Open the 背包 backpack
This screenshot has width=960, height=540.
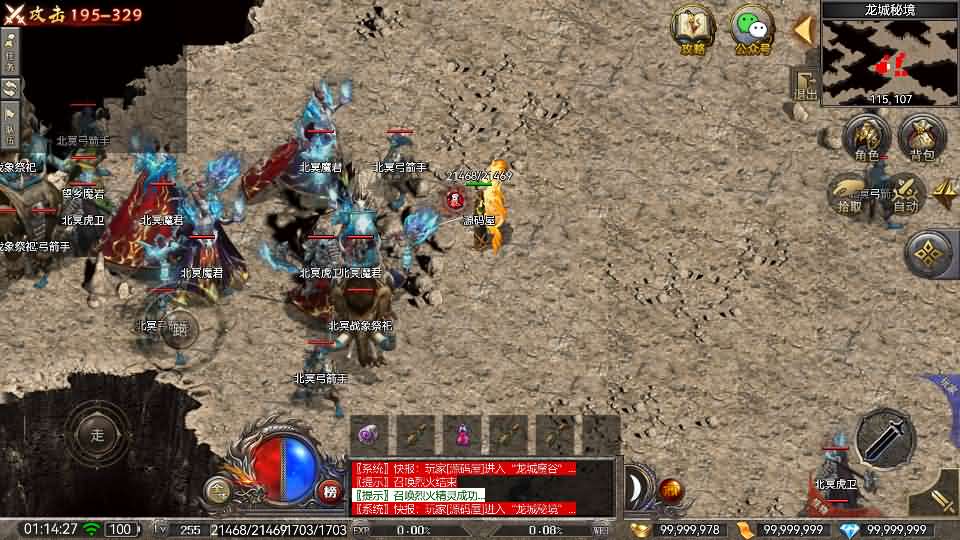click(x=921, y=138)
